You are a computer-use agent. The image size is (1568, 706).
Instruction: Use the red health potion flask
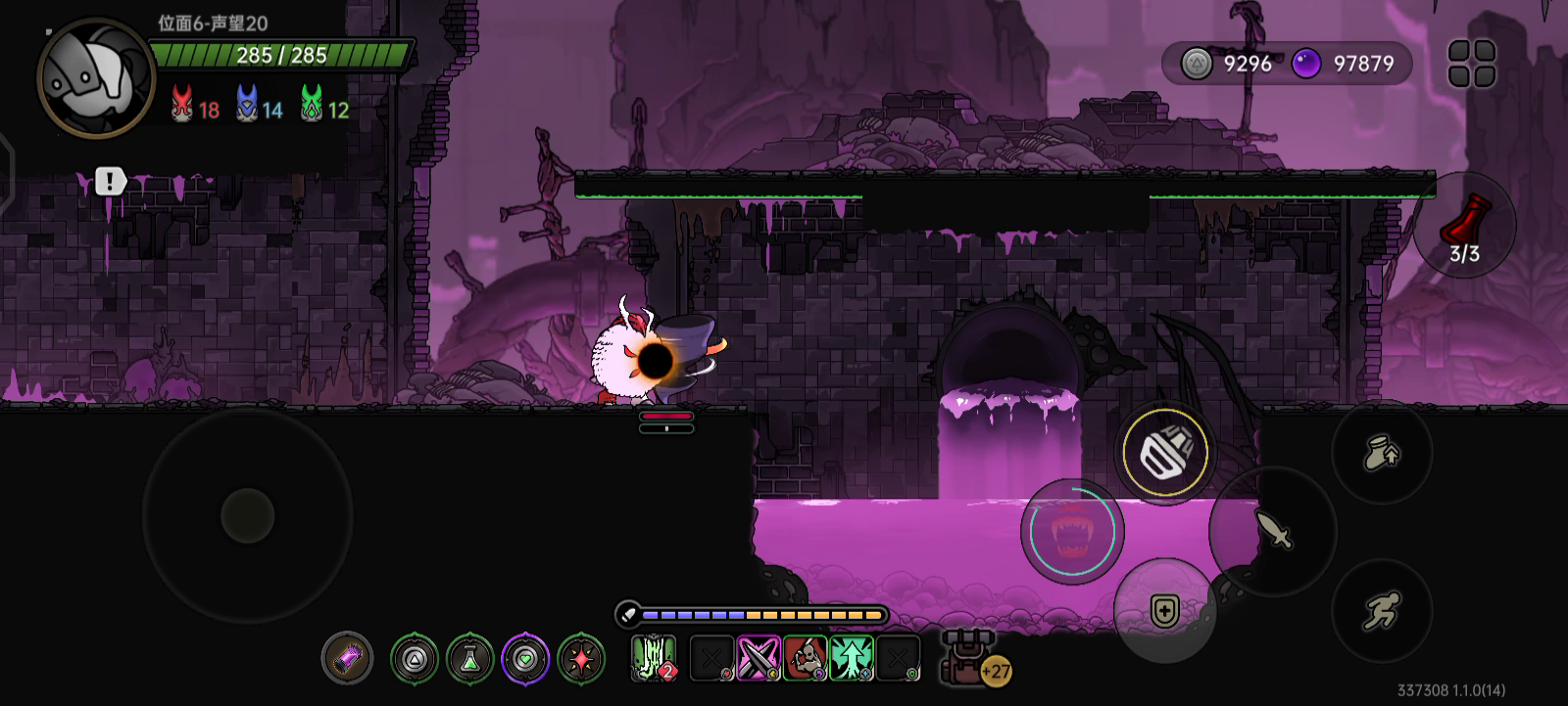coord(1464,226)
